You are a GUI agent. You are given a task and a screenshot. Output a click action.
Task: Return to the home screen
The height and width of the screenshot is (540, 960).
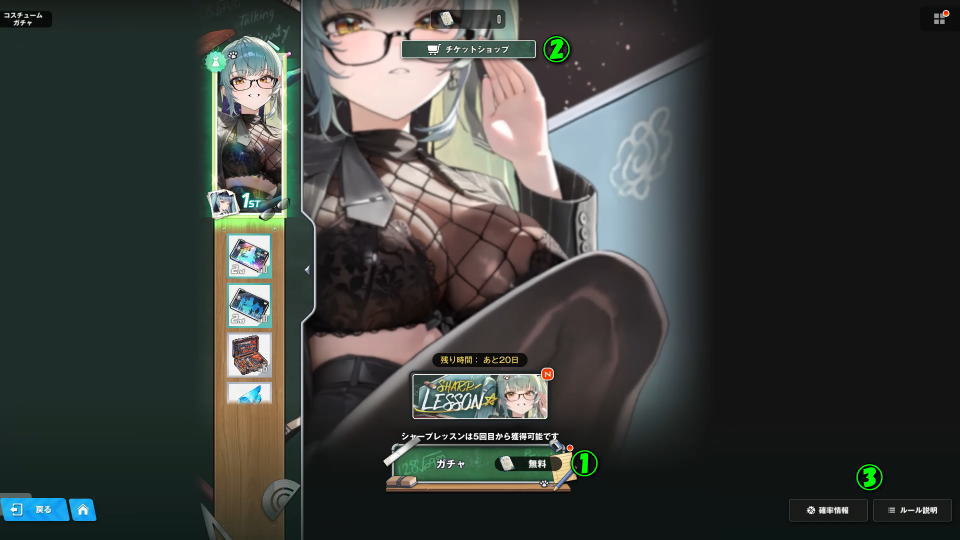click(x=82, y=510)
